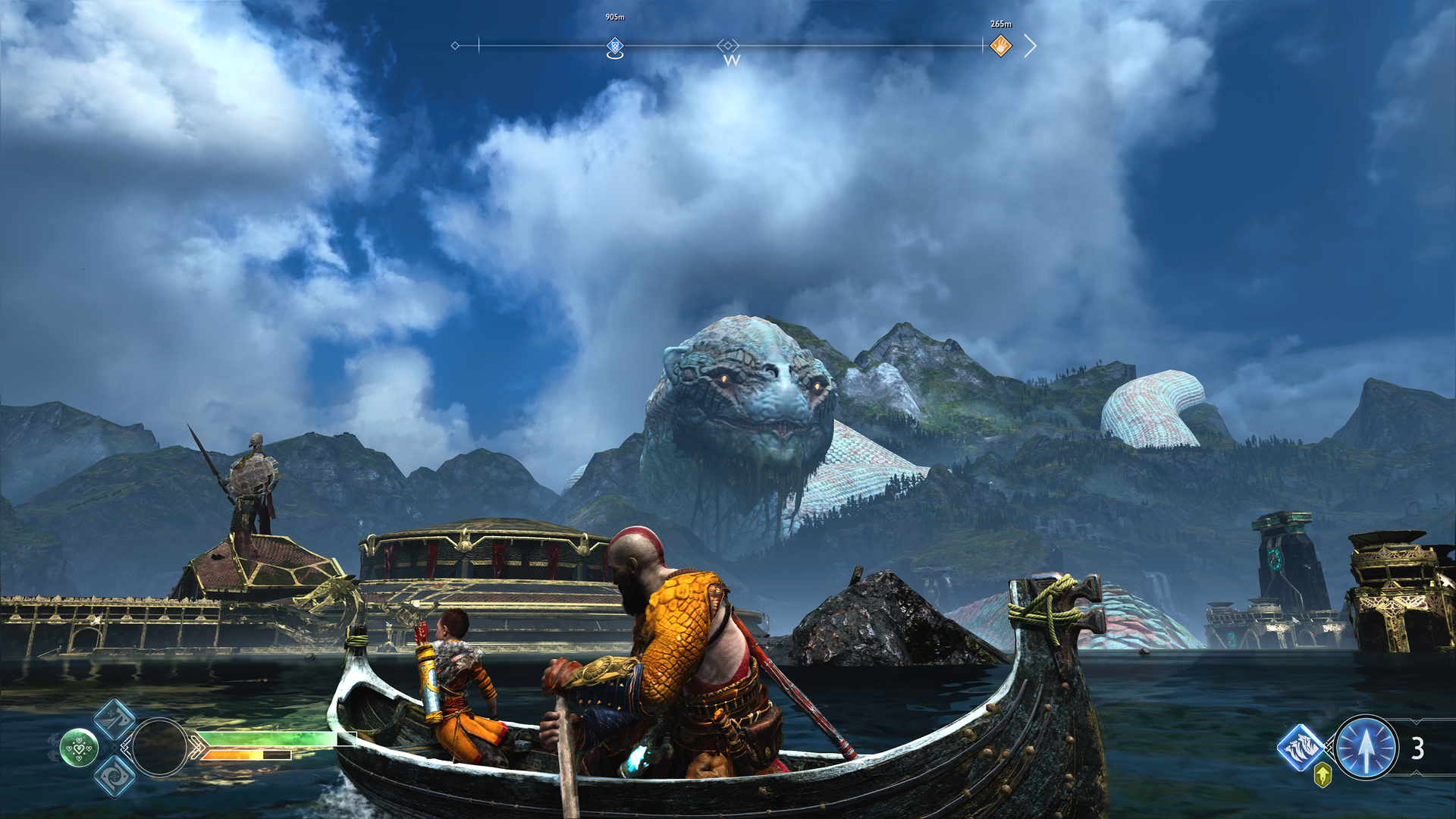
Task: Click the empty circular ring beside the health bar
Action: (159, 748)
